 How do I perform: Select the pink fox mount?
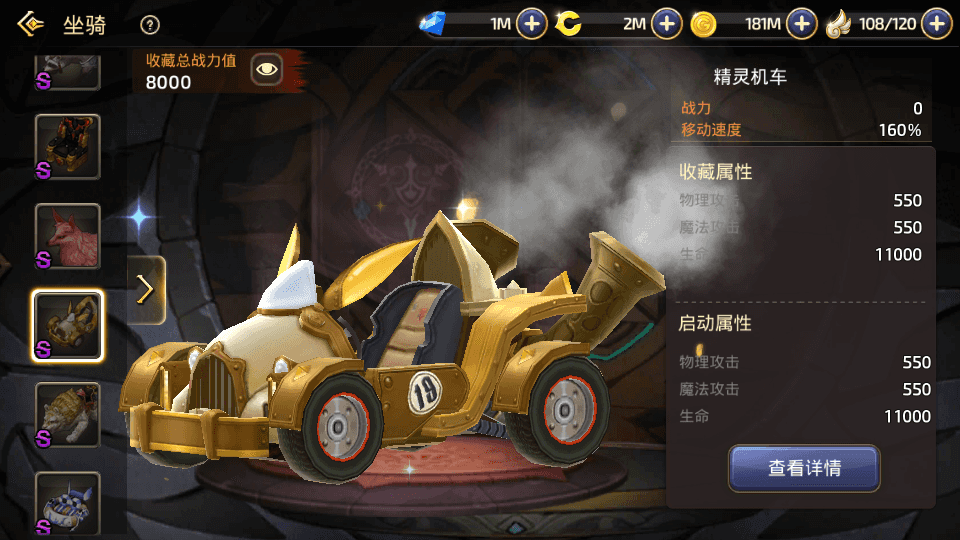point(68,237)
